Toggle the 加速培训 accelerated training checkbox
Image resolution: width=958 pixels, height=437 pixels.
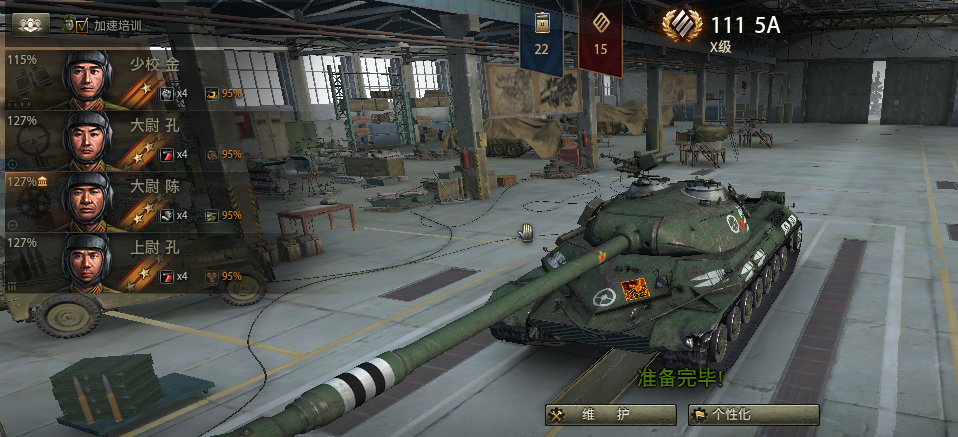(82, 25)
